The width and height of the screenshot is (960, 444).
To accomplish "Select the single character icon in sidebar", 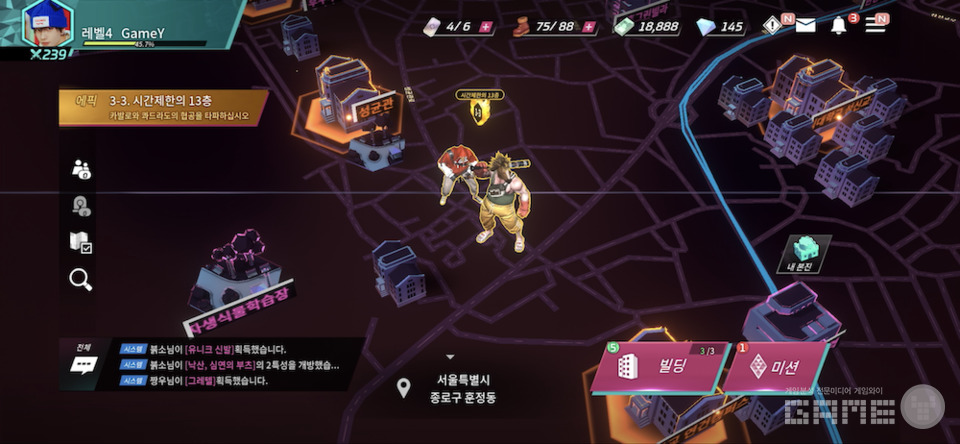I will click(x=81, y=206).
